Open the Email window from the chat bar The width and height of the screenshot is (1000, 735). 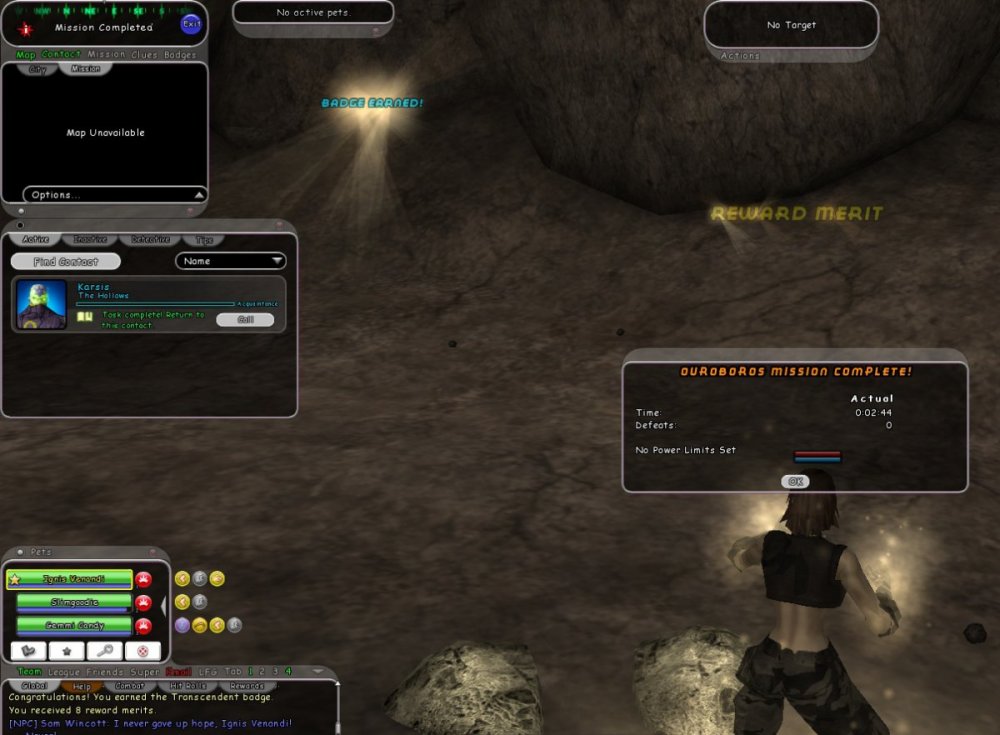point(178,671)
